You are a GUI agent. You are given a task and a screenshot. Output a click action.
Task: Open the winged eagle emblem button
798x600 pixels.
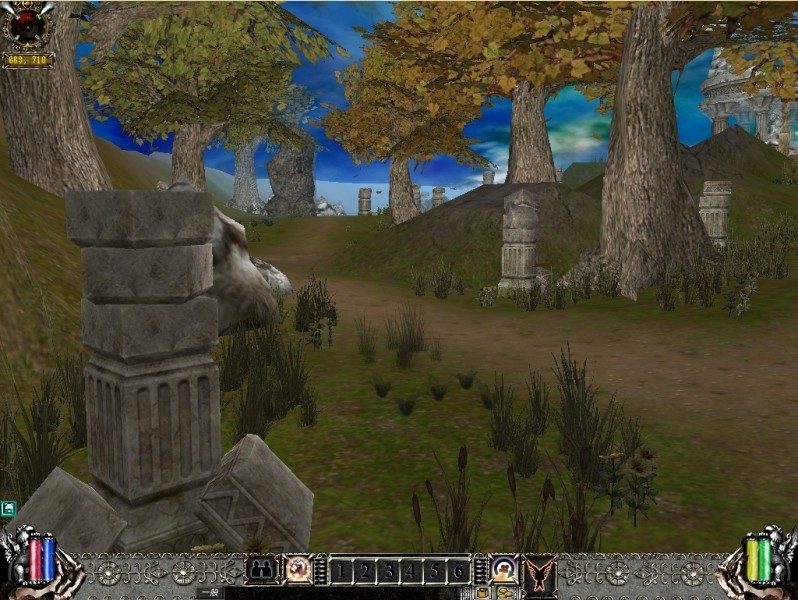pyautogui.click(x=540, y=574)
